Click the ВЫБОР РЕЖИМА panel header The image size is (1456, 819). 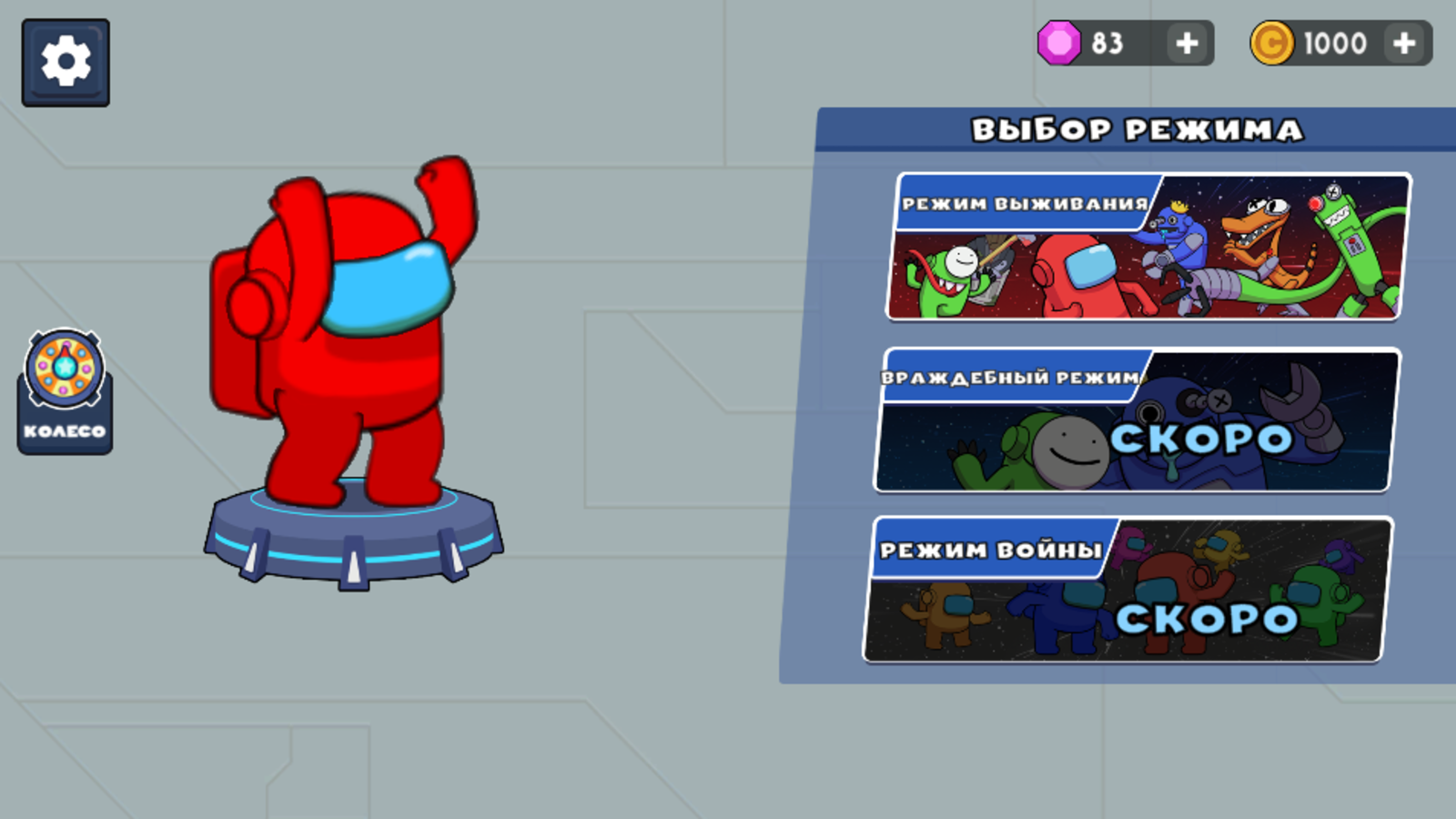(x=1137, y=130)
